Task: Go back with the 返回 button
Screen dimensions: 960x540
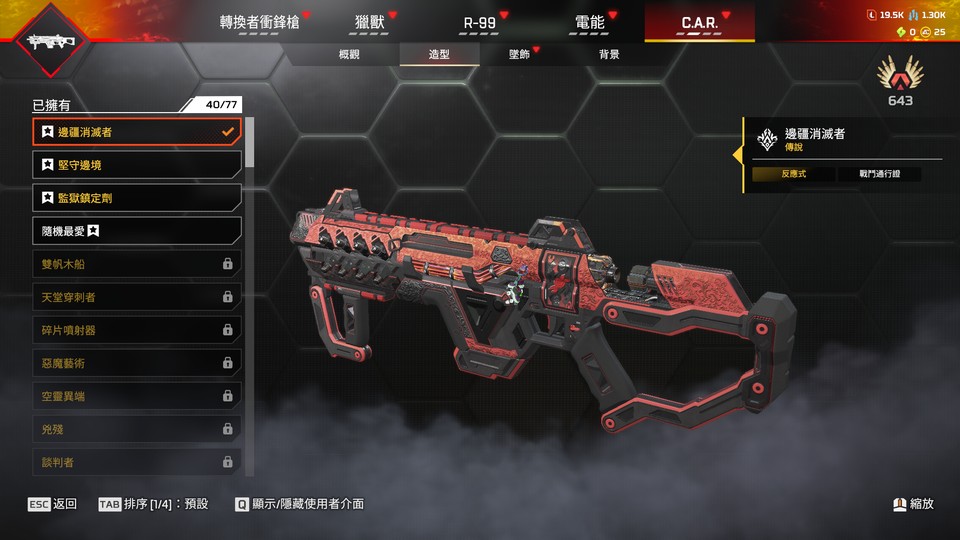Action: pos(53,504)
